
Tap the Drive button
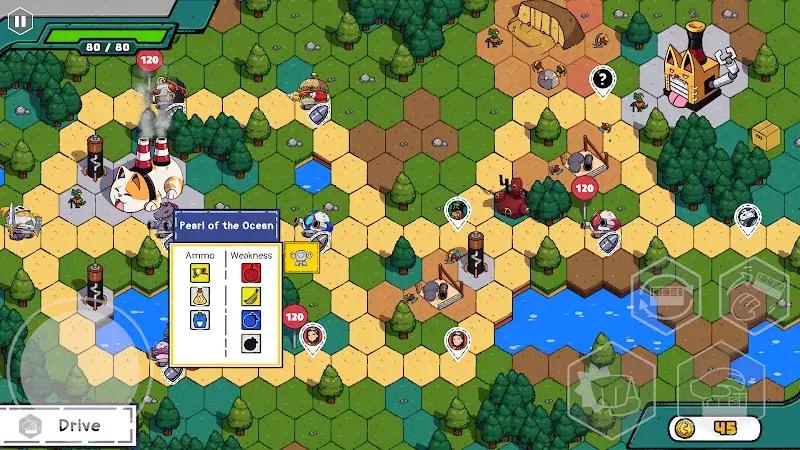pyautogui.click(x=67, y=425)
